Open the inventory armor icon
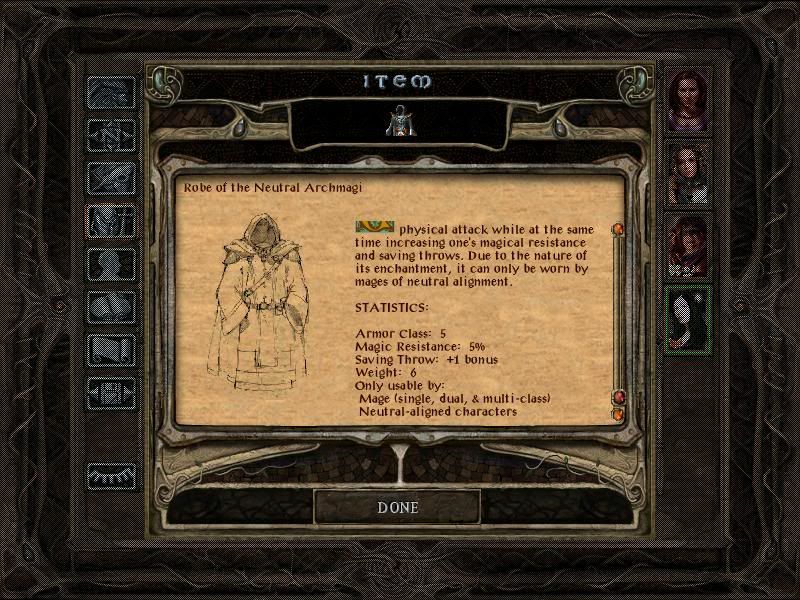 point(112,222)
